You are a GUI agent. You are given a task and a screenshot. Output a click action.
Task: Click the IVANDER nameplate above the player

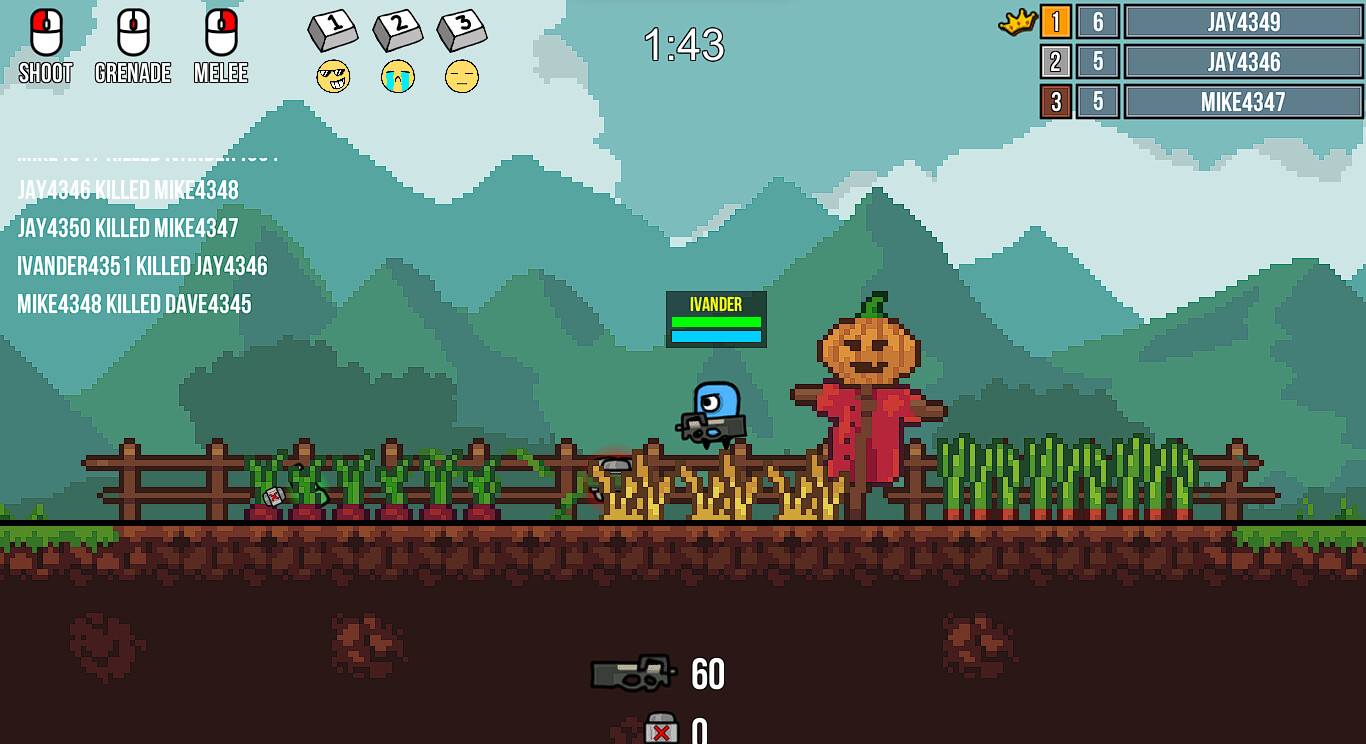(715, 304)
